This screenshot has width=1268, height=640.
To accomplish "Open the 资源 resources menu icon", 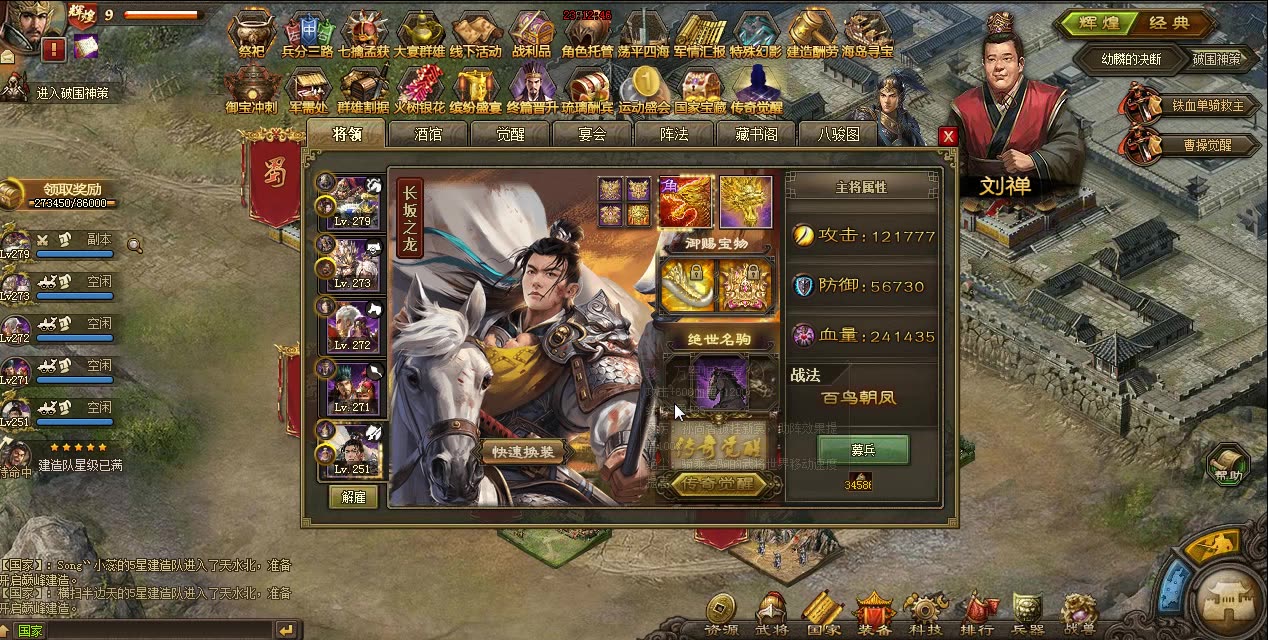I will (x=720, y=613).
